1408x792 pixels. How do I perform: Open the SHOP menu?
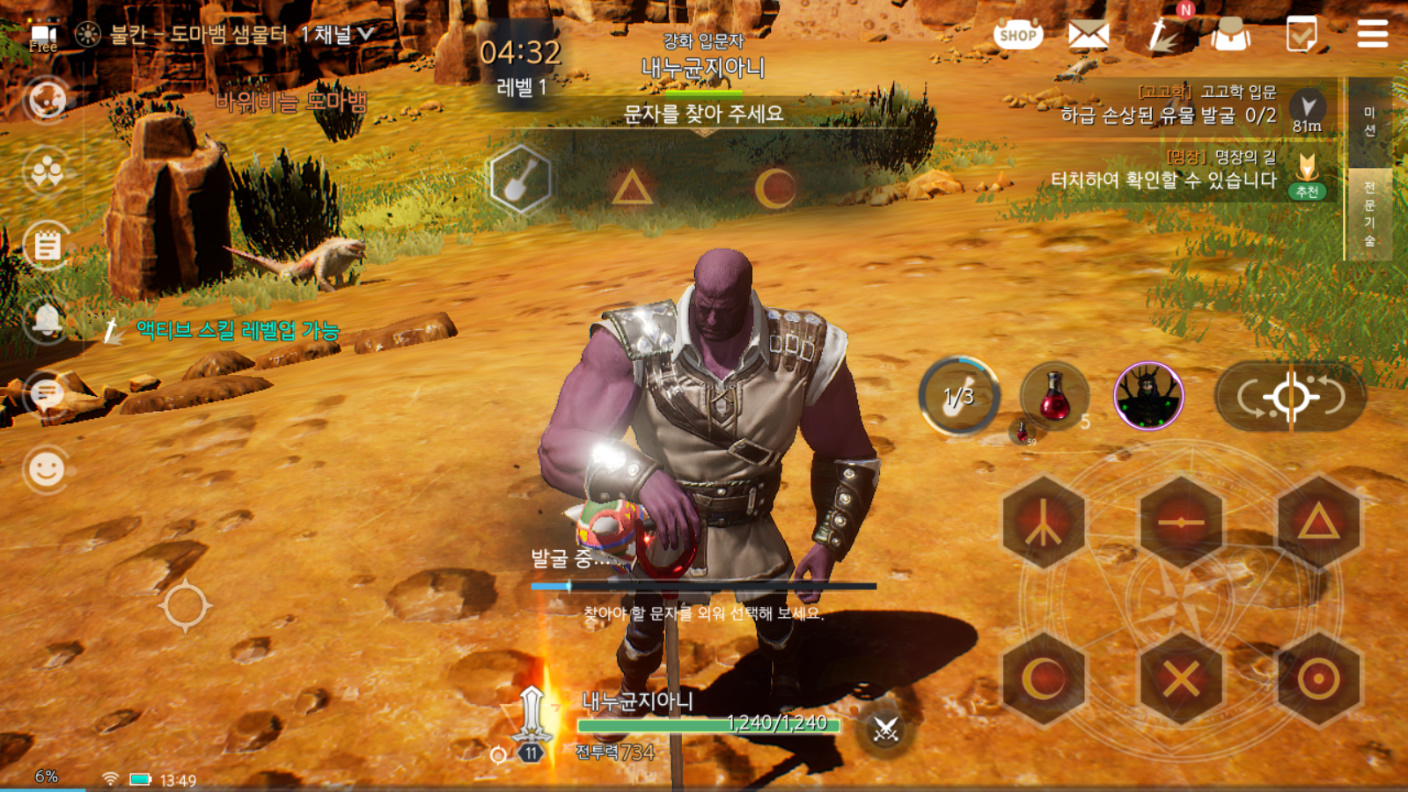click(1018, 35)
